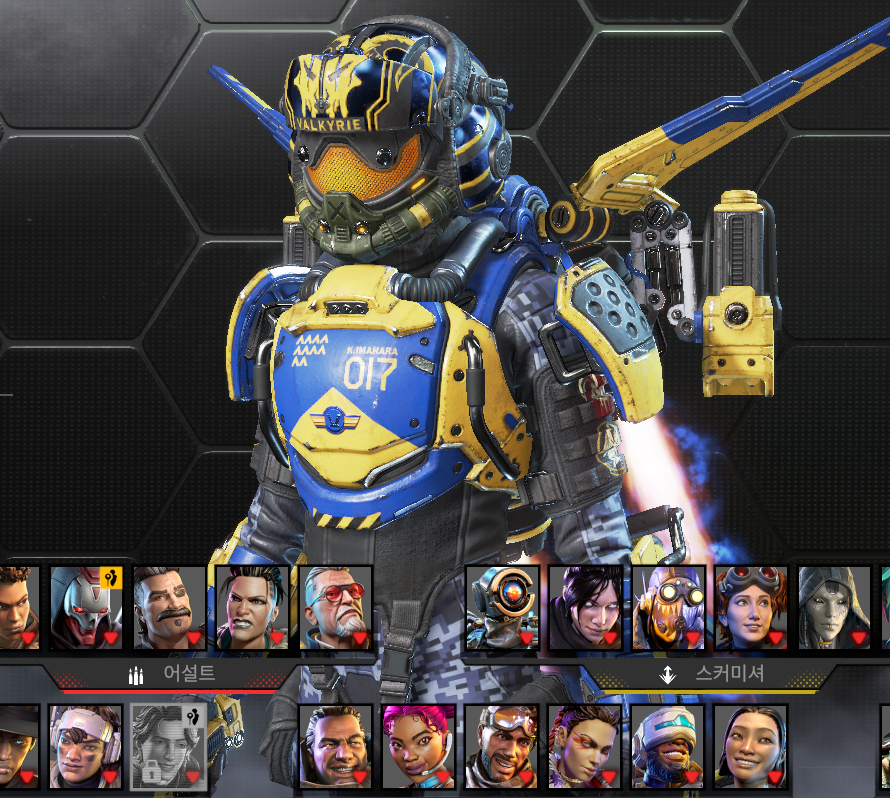The image size is (890, 798).
Task: Select the smiling Conduit portrait
Action: [x=750, y=746]
